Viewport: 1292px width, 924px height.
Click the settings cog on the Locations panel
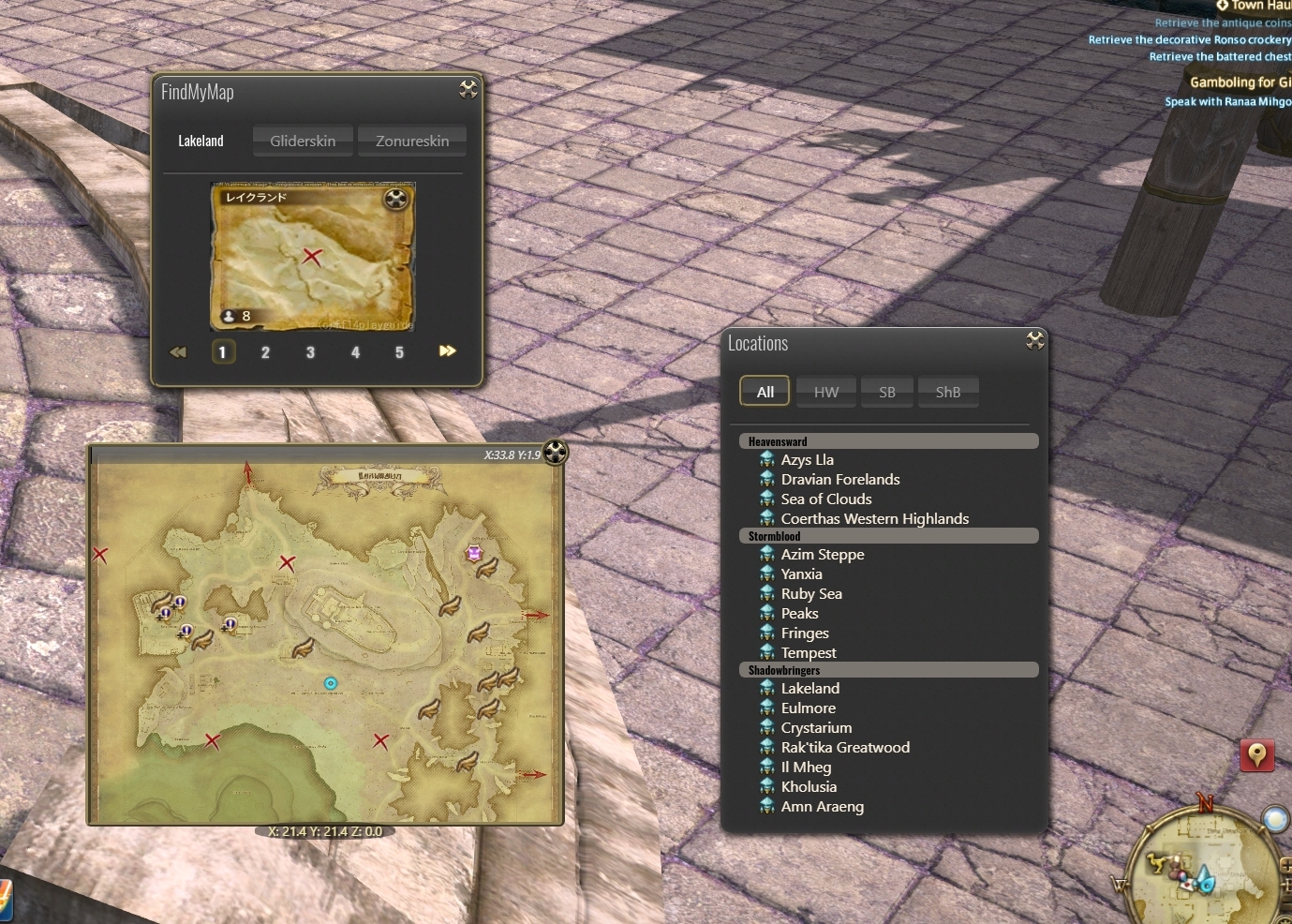tap(1035, 341)
